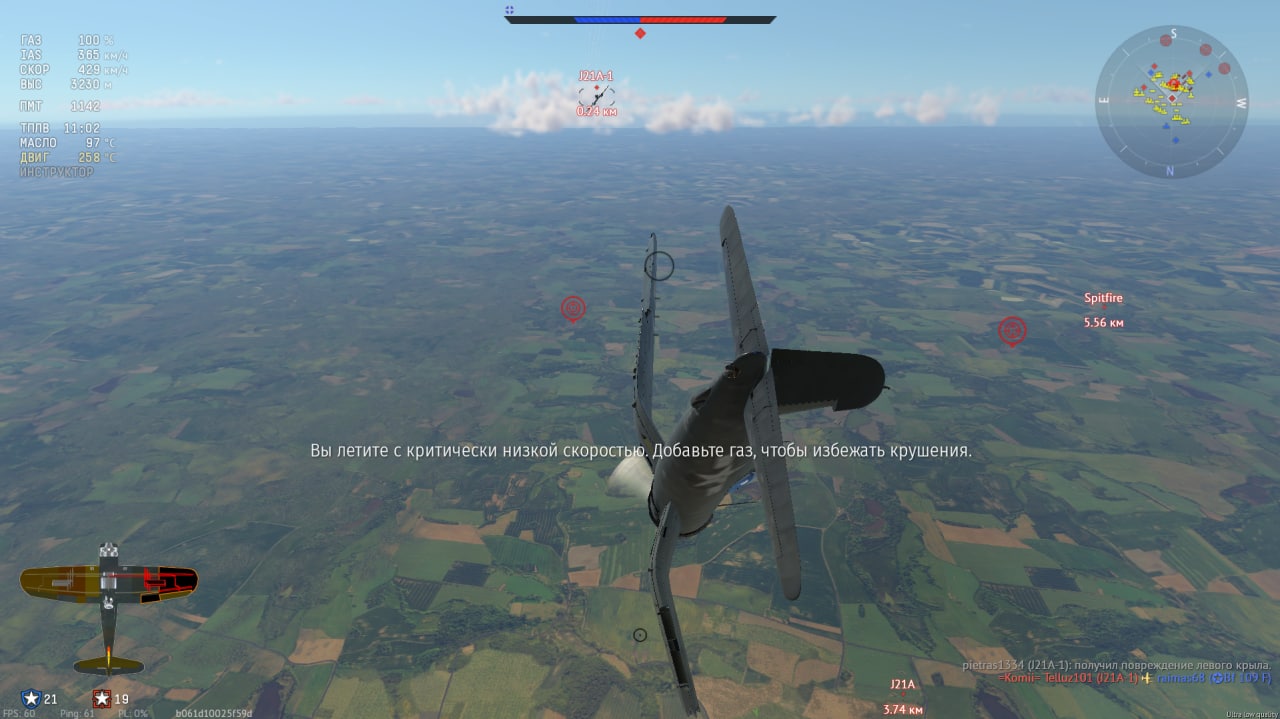Select the J21A-1 enemy target marker
Image resolution: width=1280 pixels, height=719 pixels.
pos(596,95)
